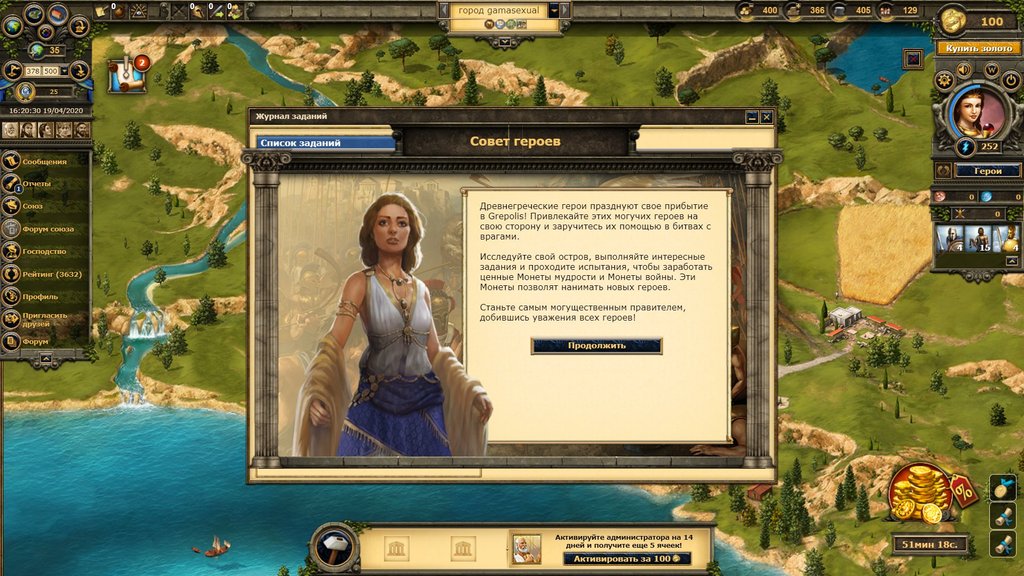Open the Invite friends entry
The image size is (1024, 576).
coord(46,319)
